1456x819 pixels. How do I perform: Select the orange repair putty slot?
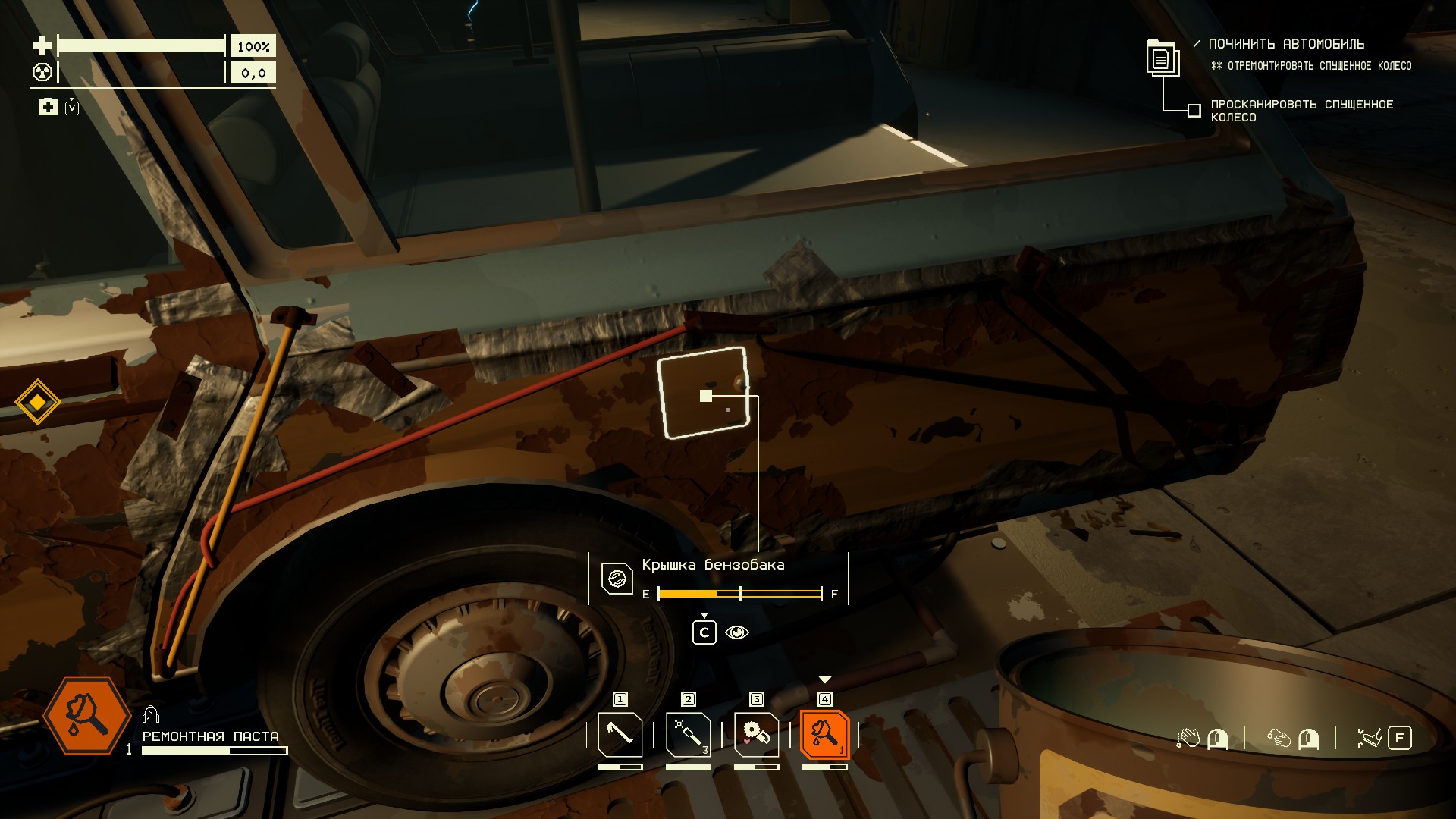824,735
